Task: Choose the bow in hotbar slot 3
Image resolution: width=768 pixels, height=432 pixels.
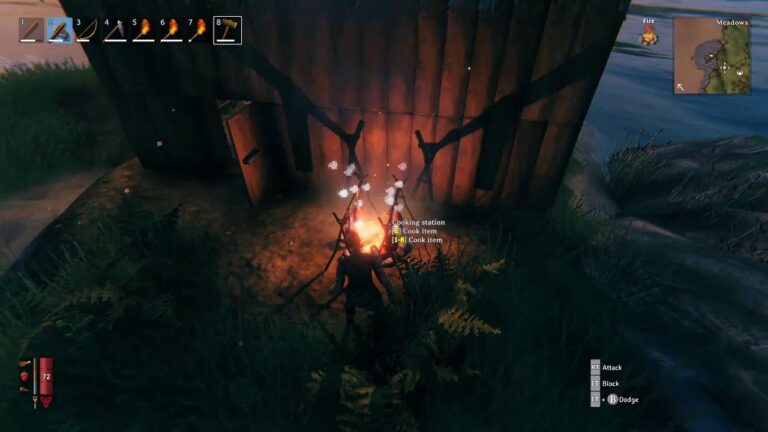Action: pos(88,30)
